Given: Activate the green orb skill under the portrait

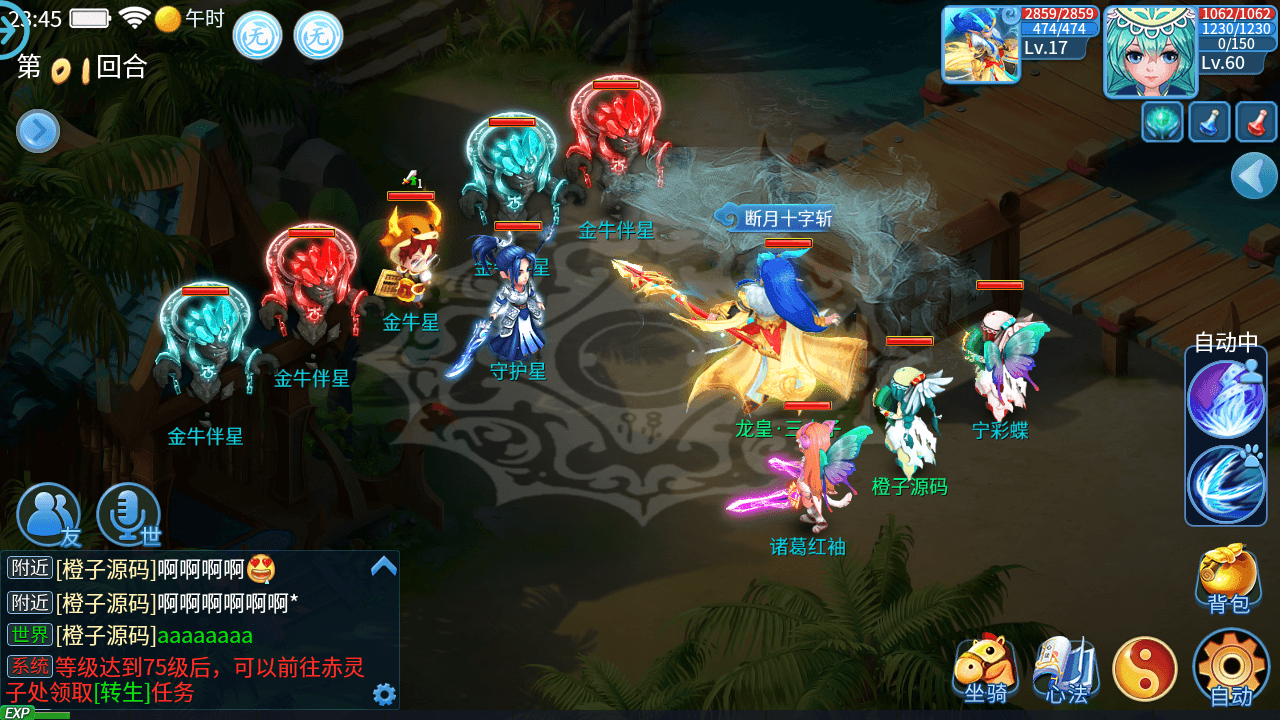Looking at the screenshot, I should coord(1162,123).
